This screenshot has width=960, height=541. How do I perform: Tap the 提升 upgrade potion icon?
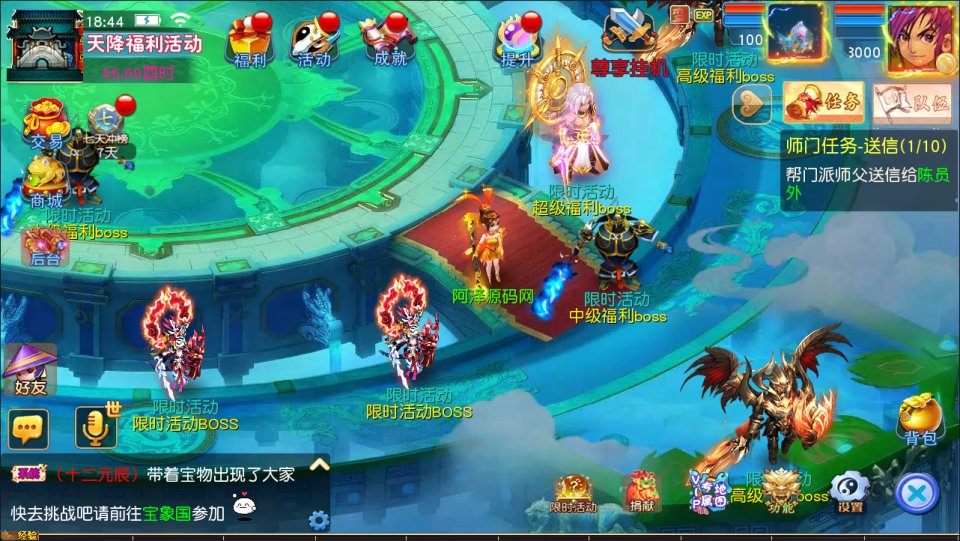point(518,42)
